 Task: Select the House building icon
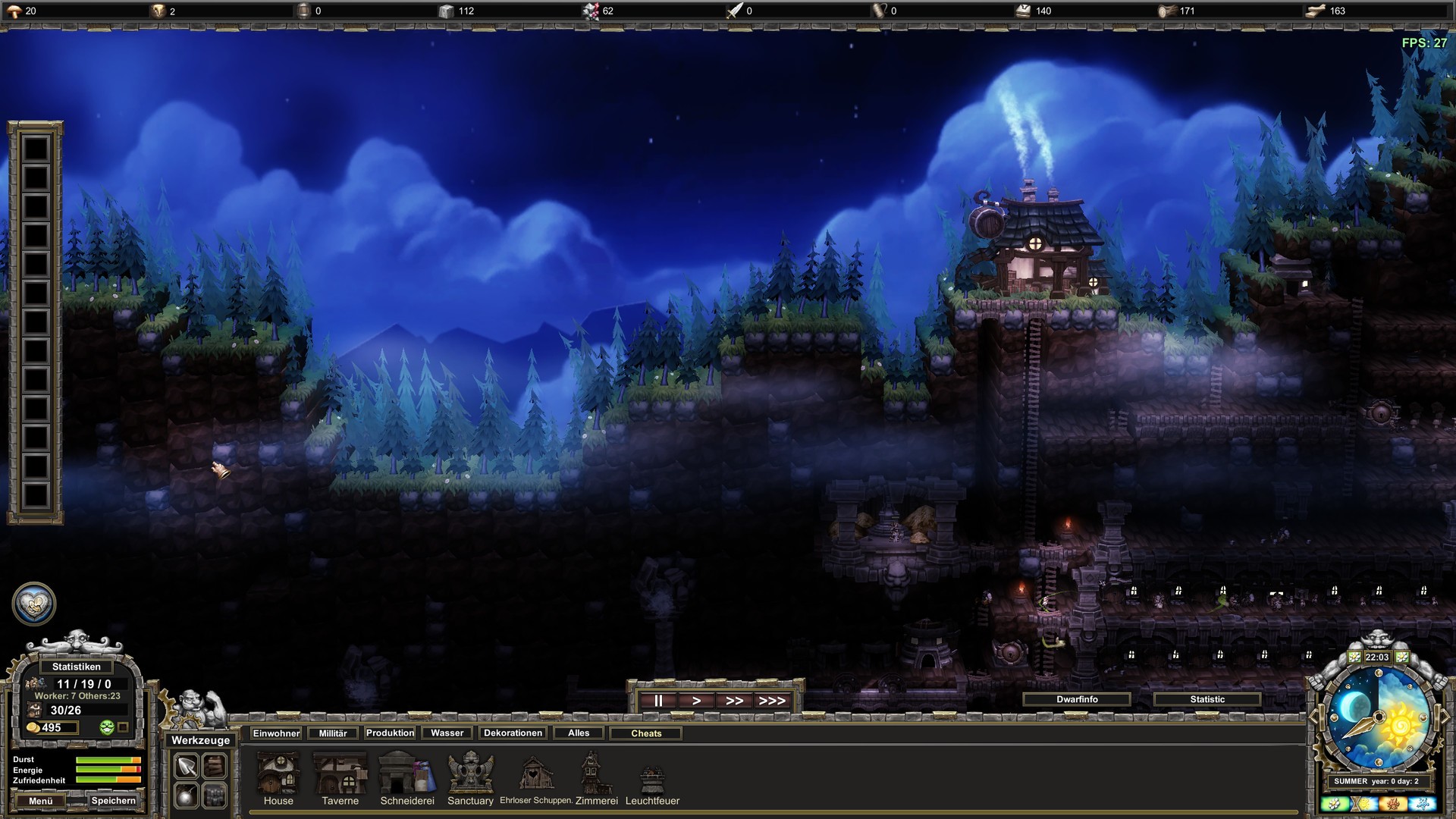coord(278,773)
